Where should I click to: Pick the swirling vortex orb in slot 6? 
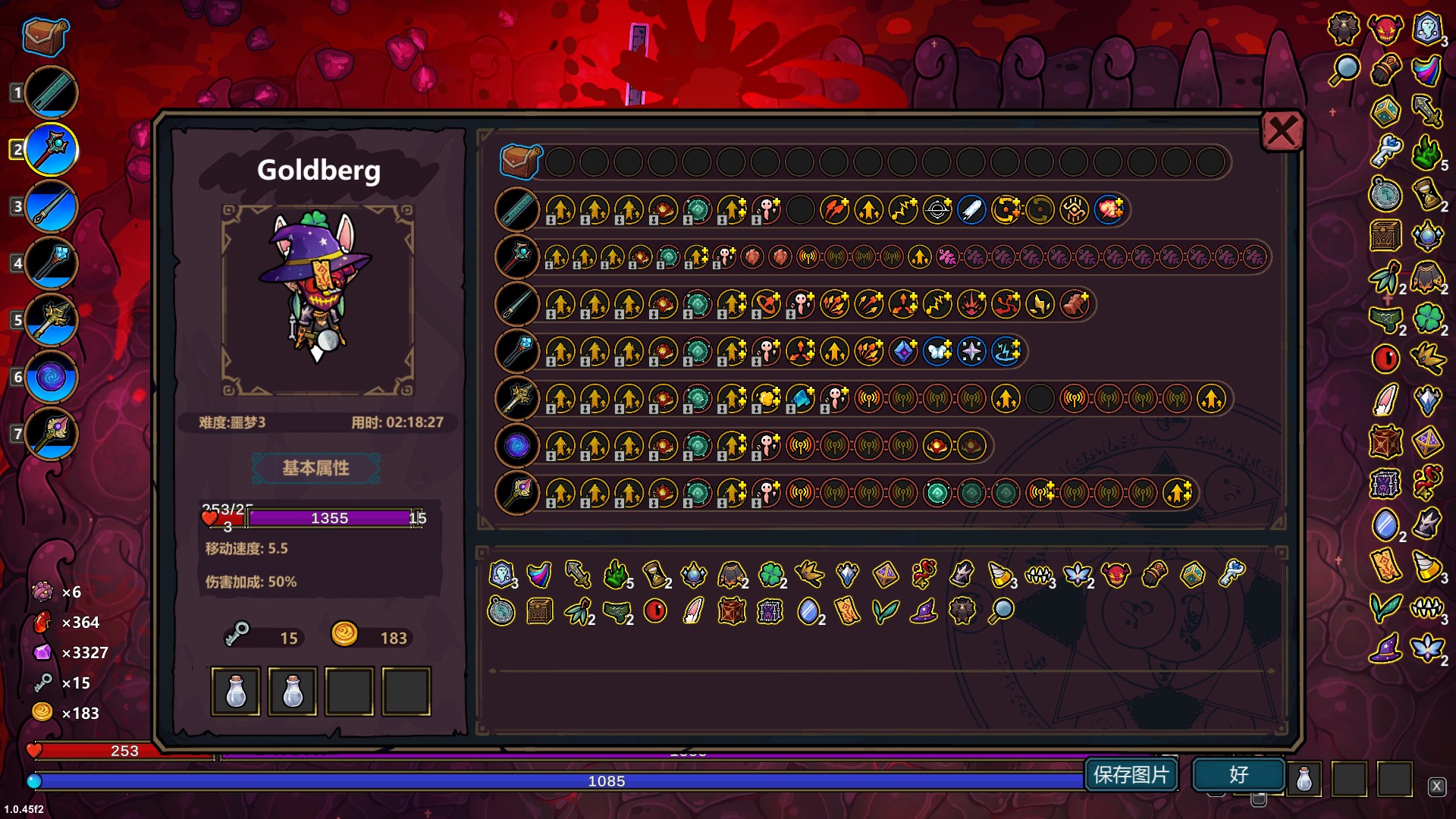coord(52,377)
